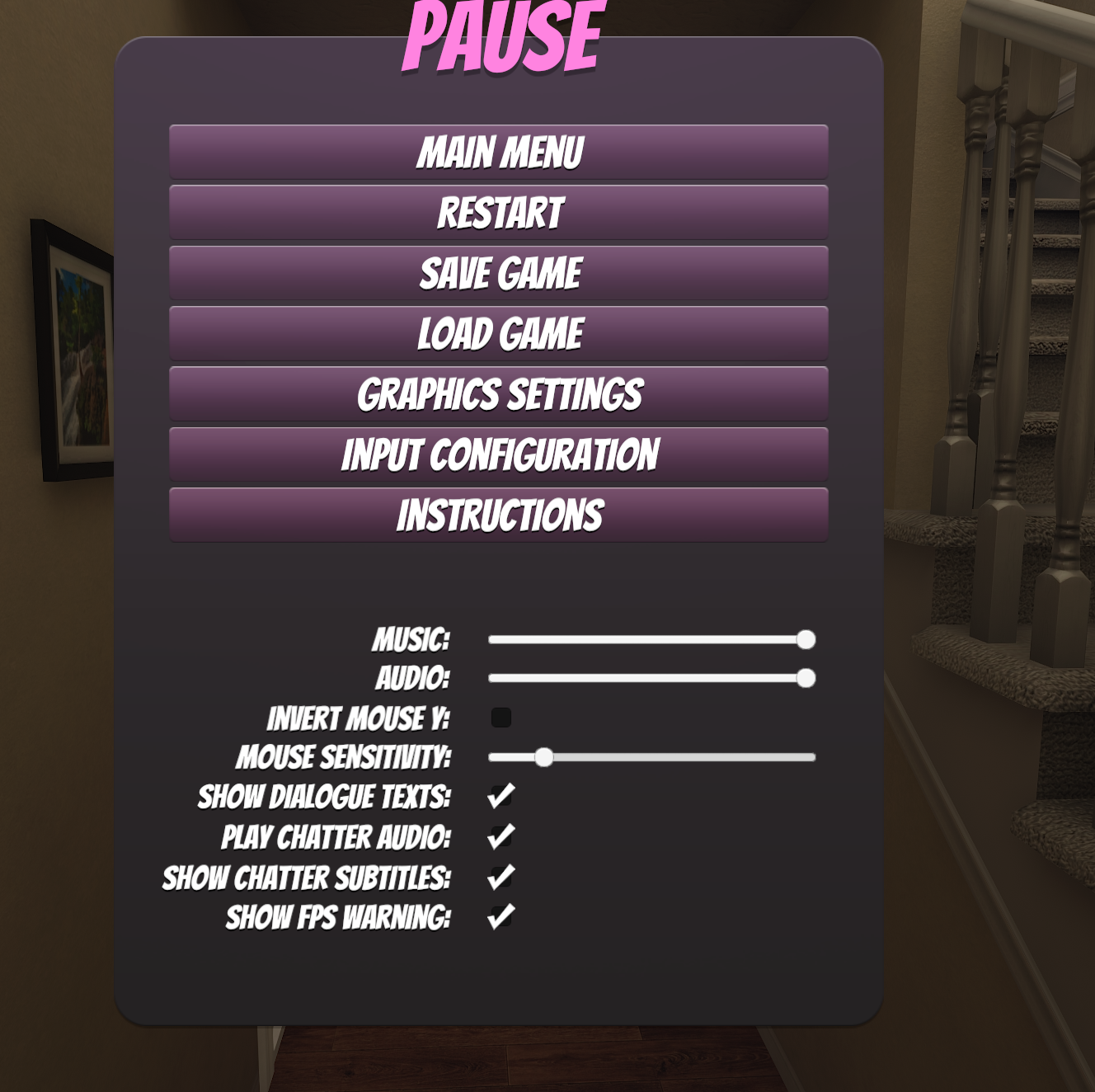Image resolution: width=1095 pixels, height=1092 pixels.
Task: Disable the Show FPS Warning option
Action: click(500, 914)
